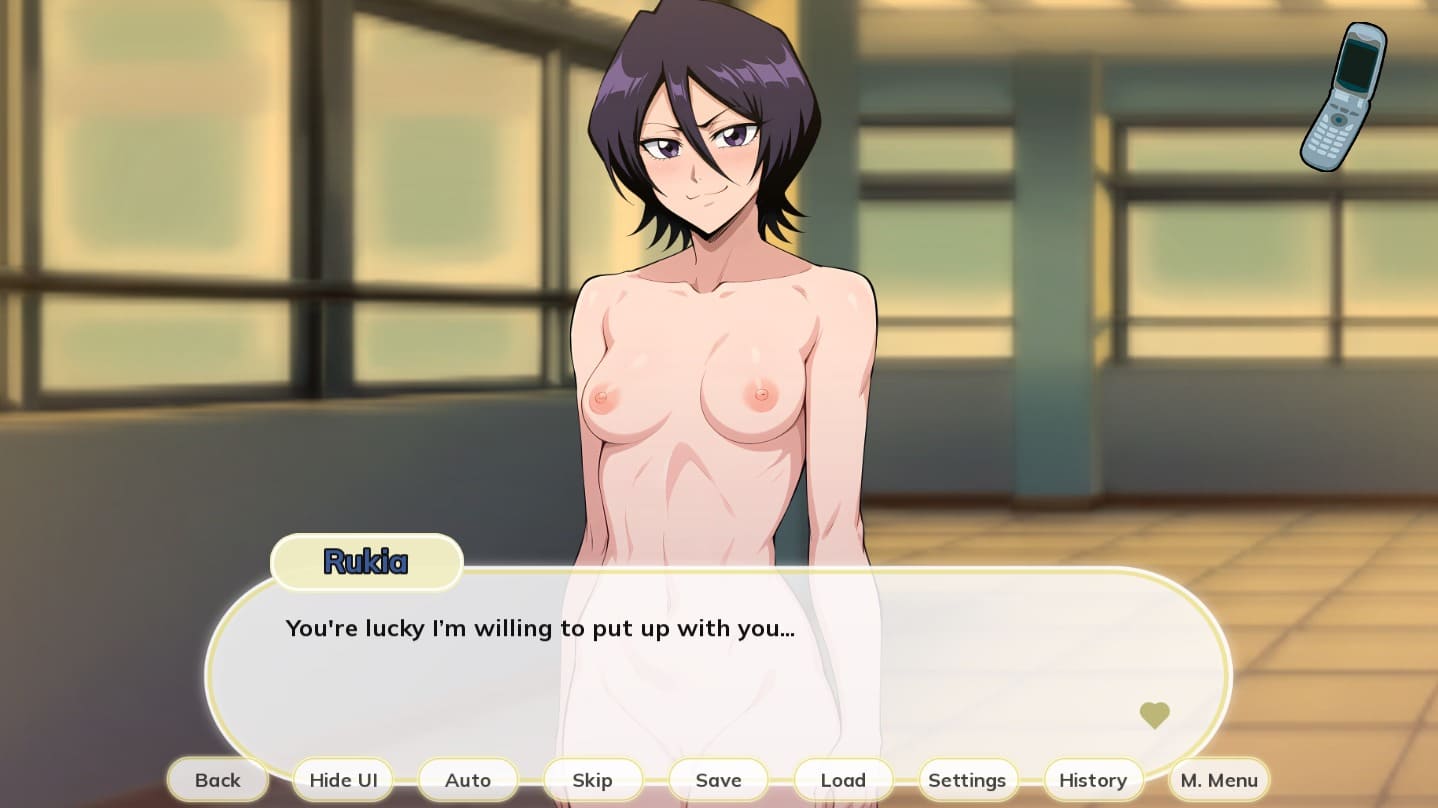Show the dialogue History
This screenshot has width=1438, height=808.
(1093, 780)
